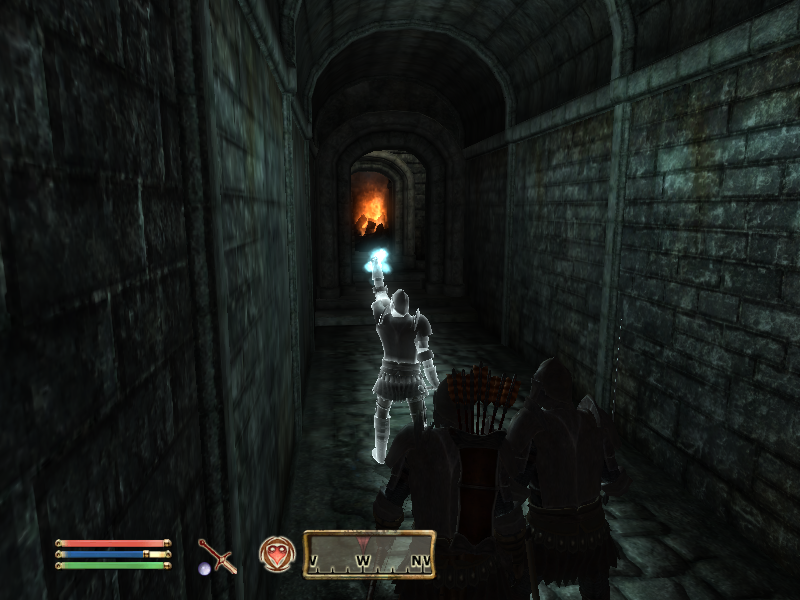
Task: Select the red heart spell icon
Action: 274,552
